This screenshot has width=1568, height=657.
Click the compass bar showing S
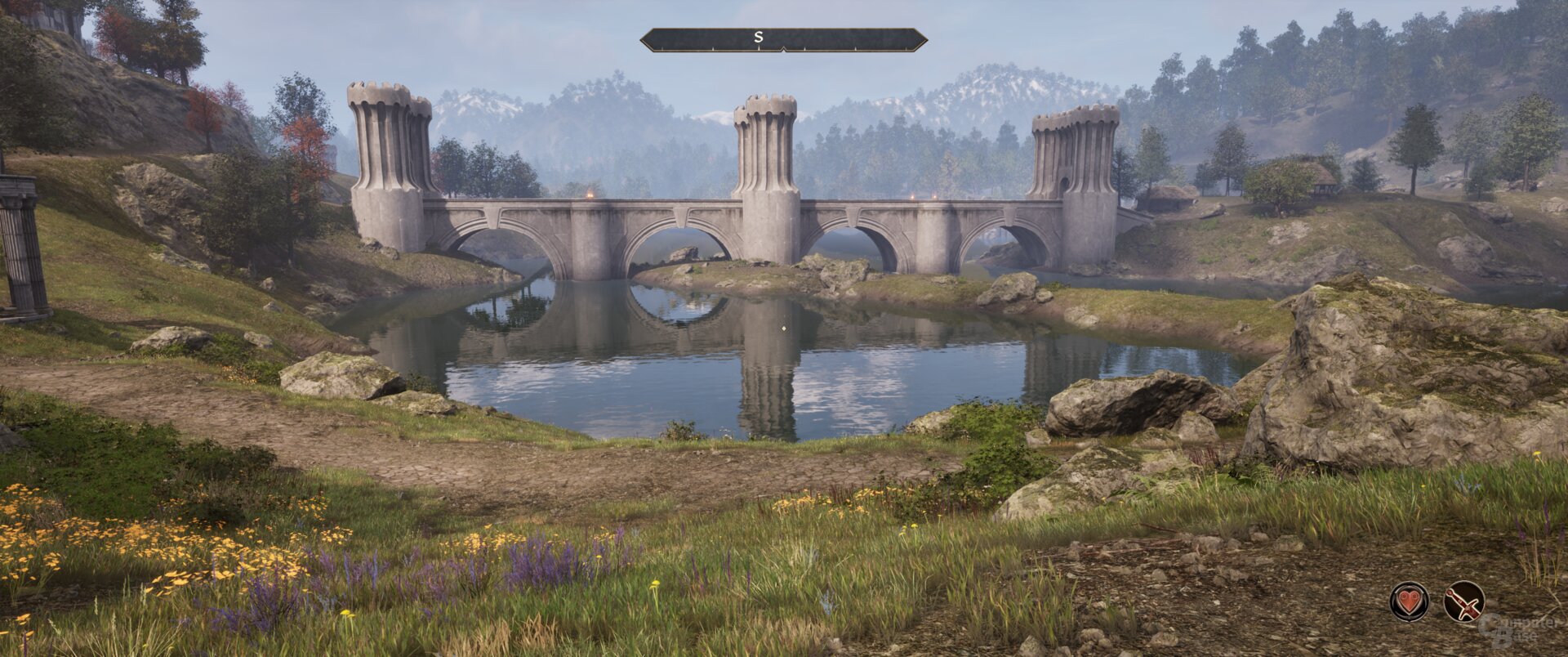(783, 39)
